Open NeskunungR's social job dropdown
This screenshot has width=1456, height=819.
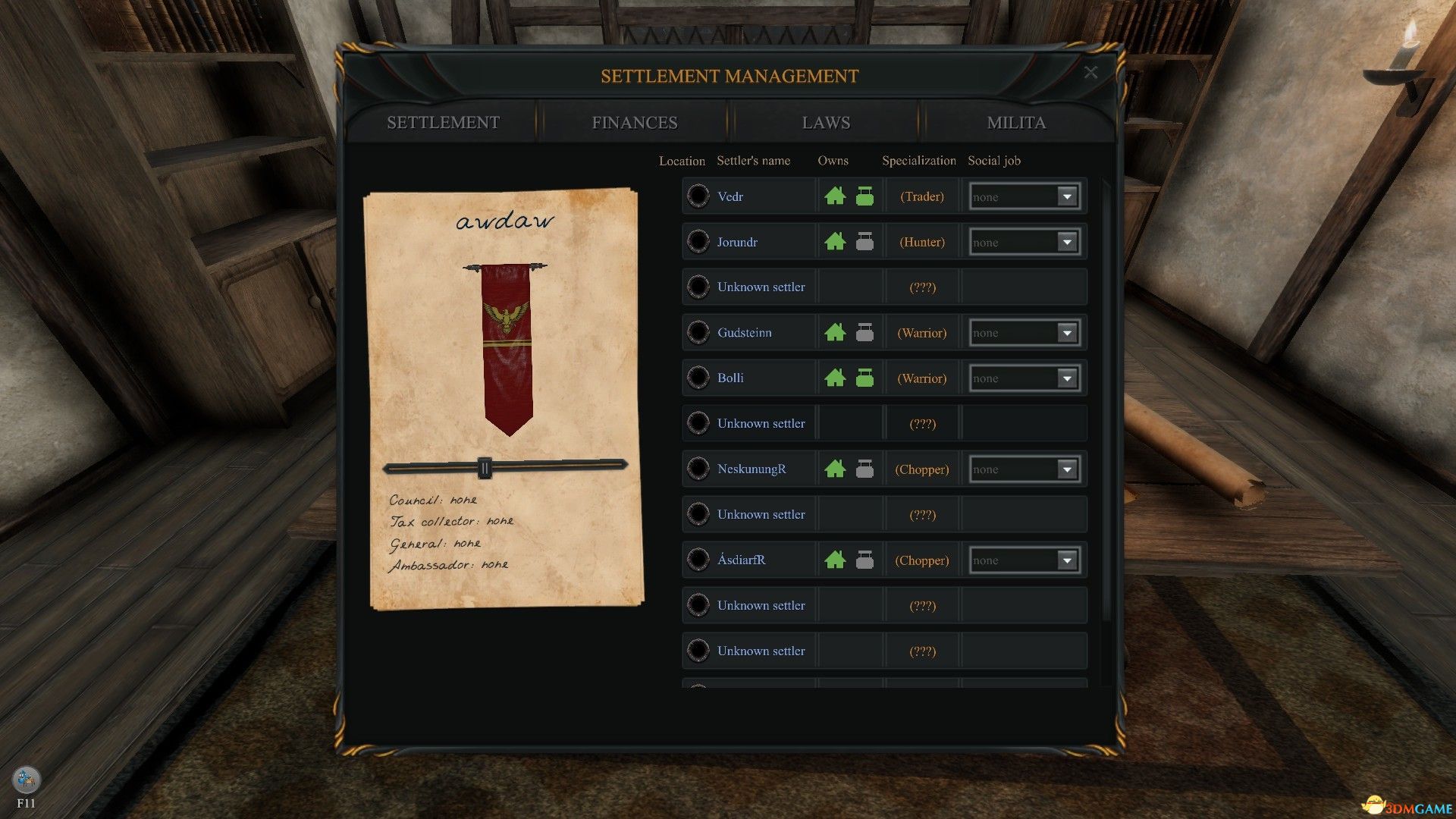[x=1067, y=469]
